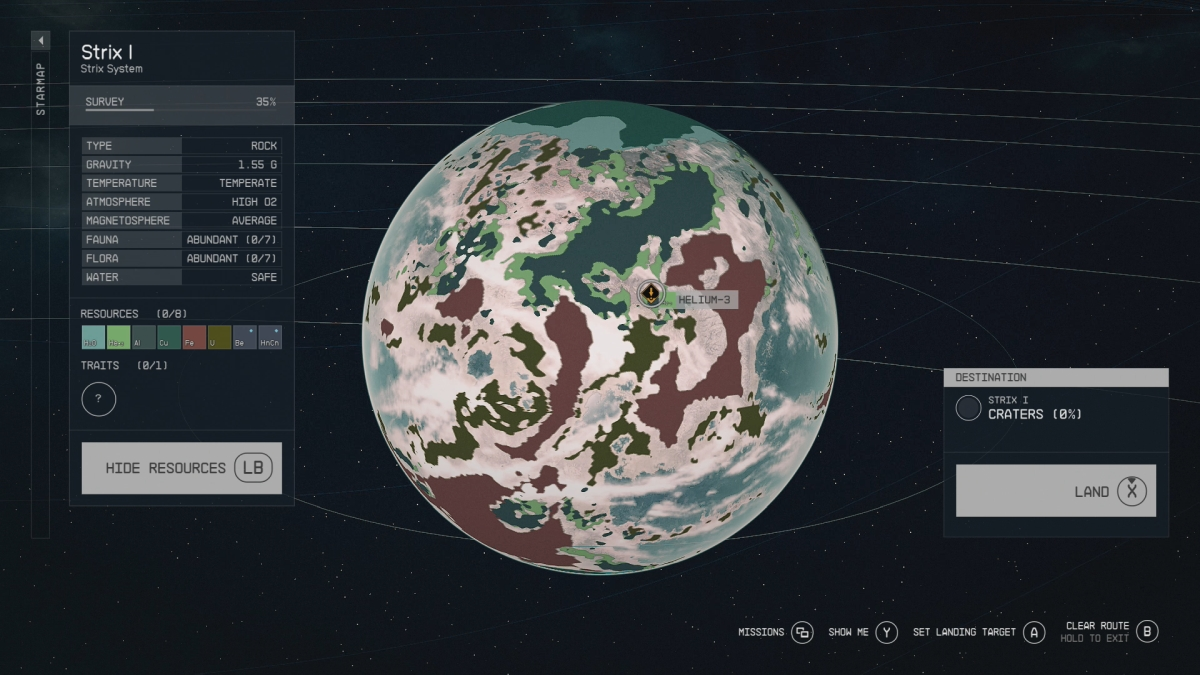Clear the plotted route
1200x675 pixels.
point(1111,631)
